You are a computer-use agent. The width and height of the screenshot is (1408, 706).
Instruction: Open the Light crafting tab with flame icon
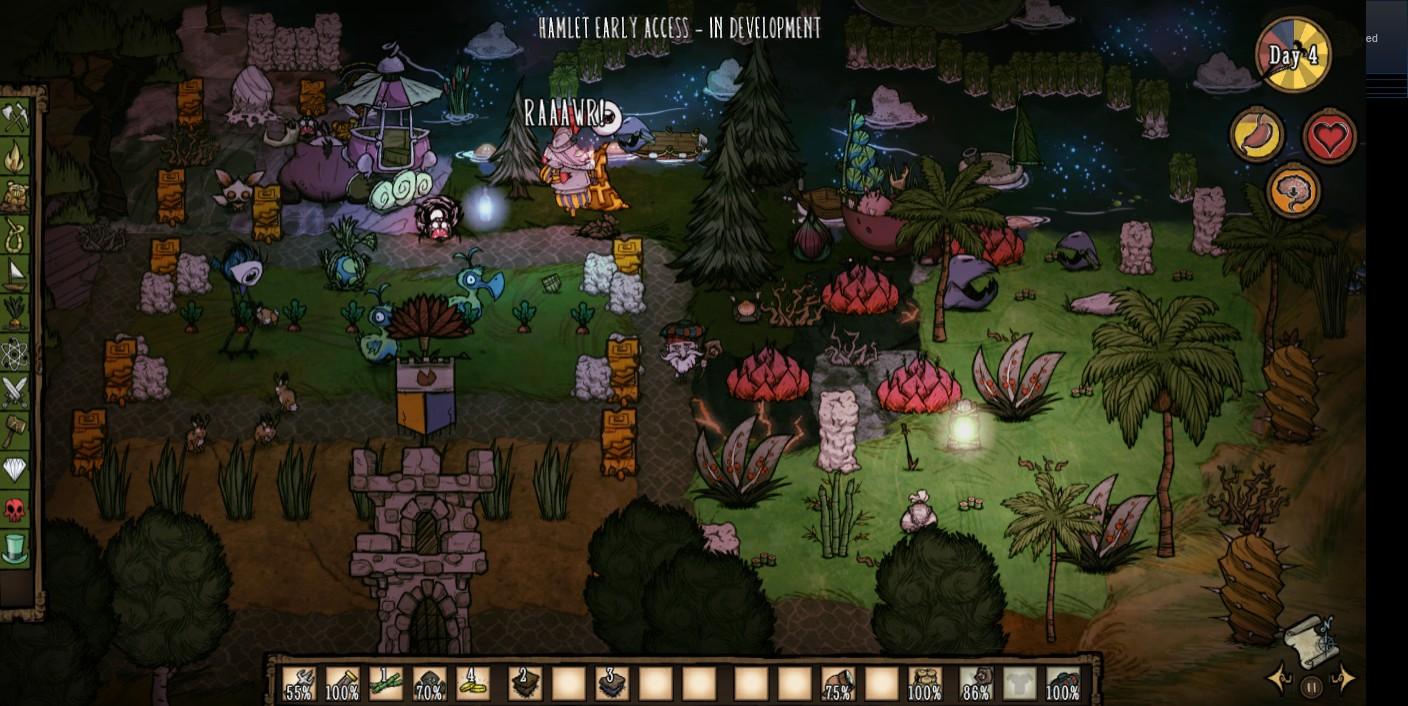(15, 157)
